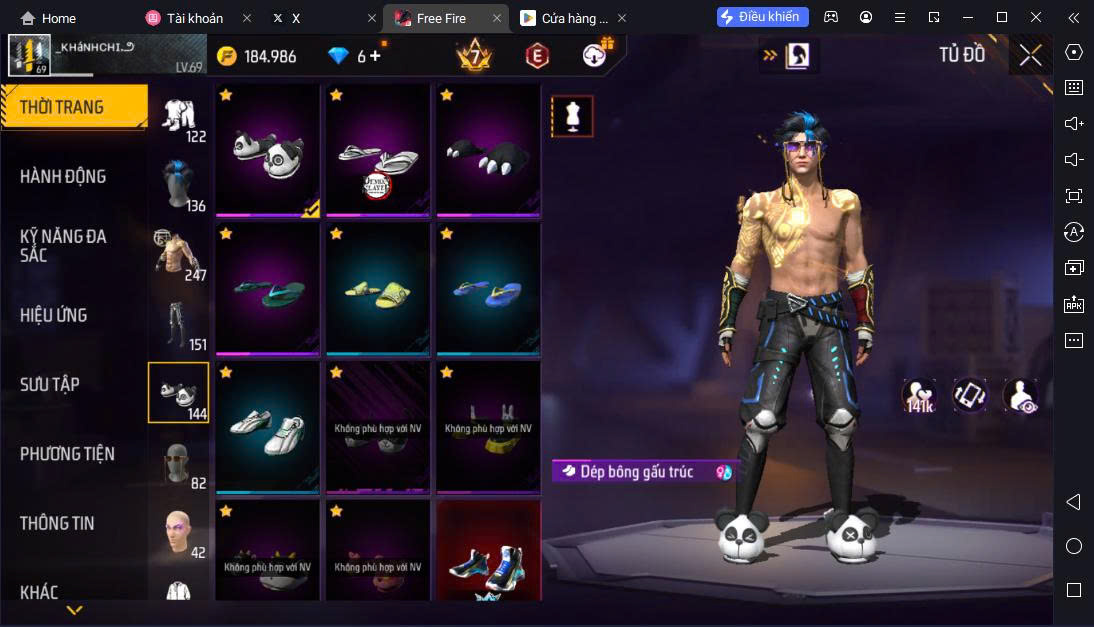The height and width of the screenshot is (627, 1094).
Task: Add diamonds with the plus button
Action: (x=376, y=56)
